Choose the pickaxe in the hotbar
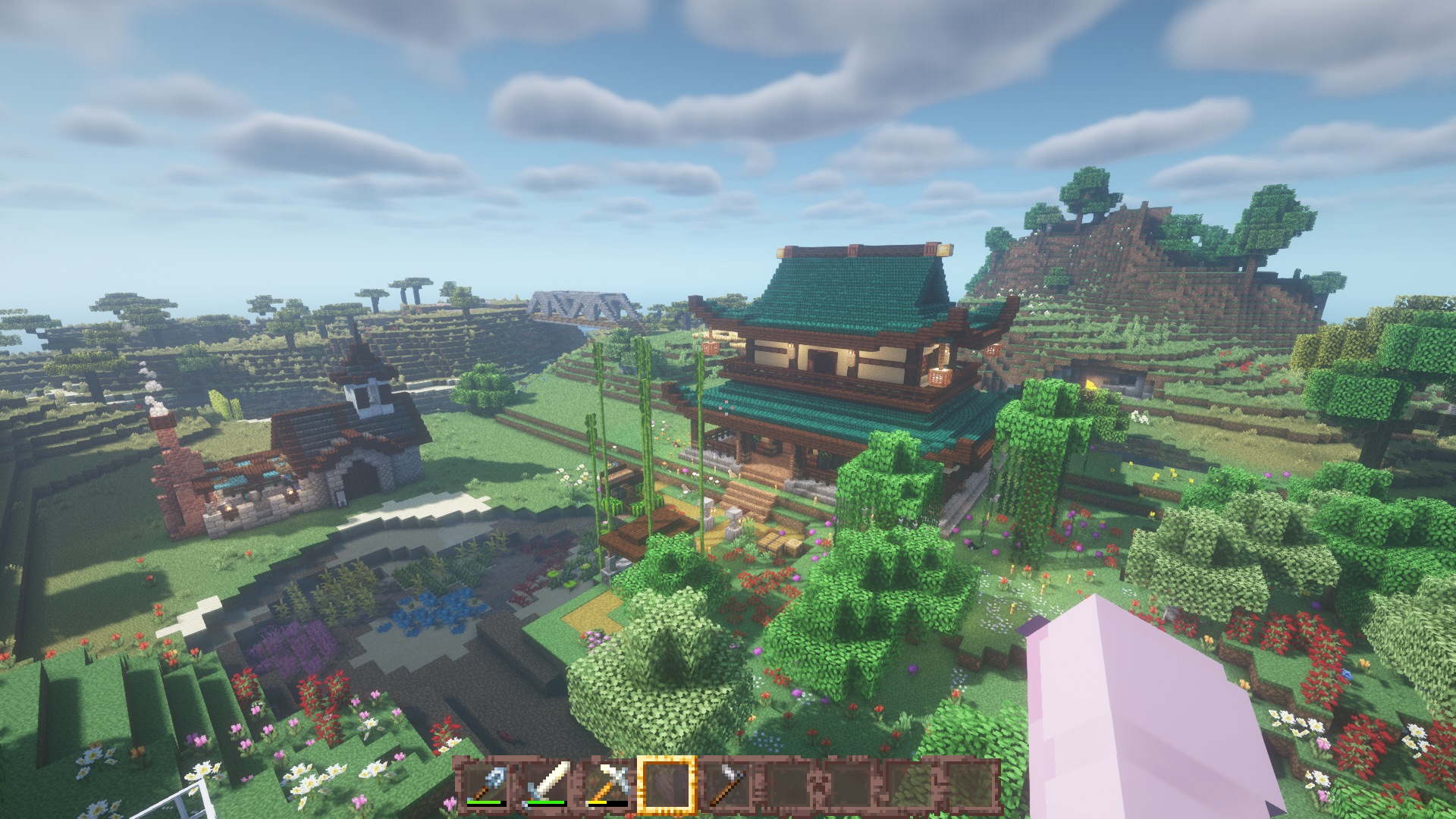The height and width of the screenshot is (819, 1456). (607, 784)
